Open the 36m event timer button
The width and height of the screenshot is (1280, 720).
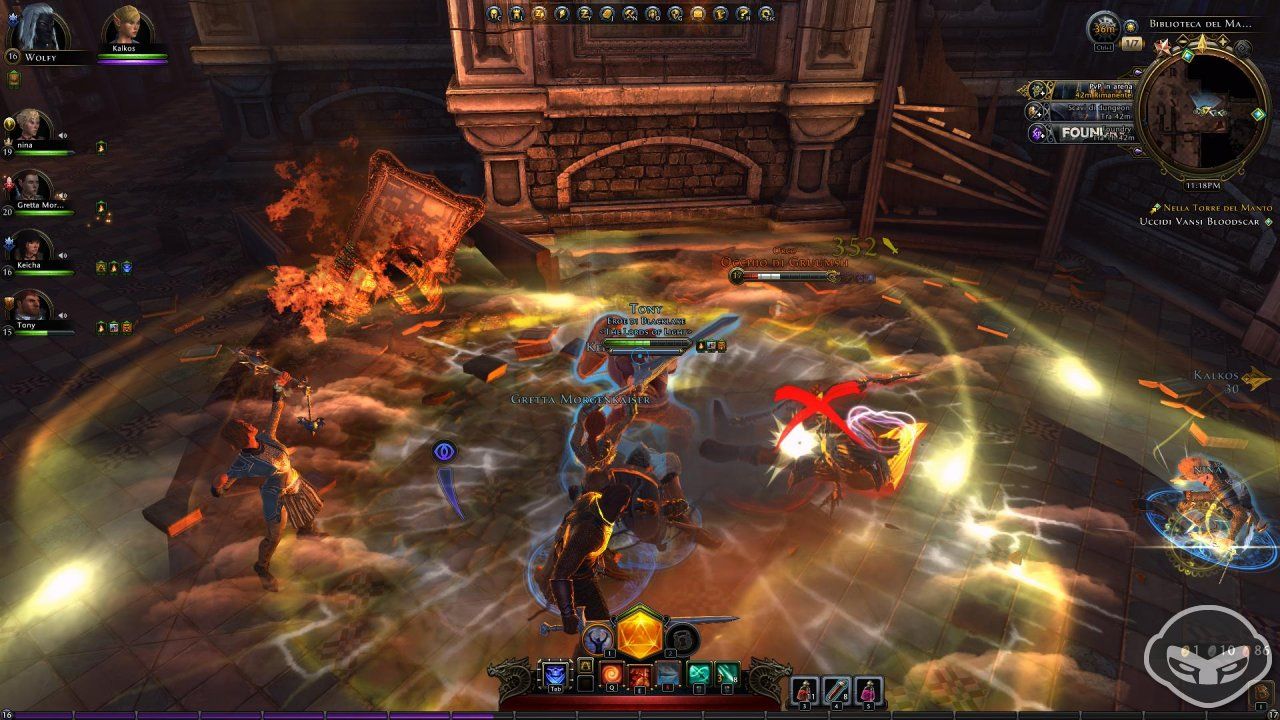coord(1102,28)
